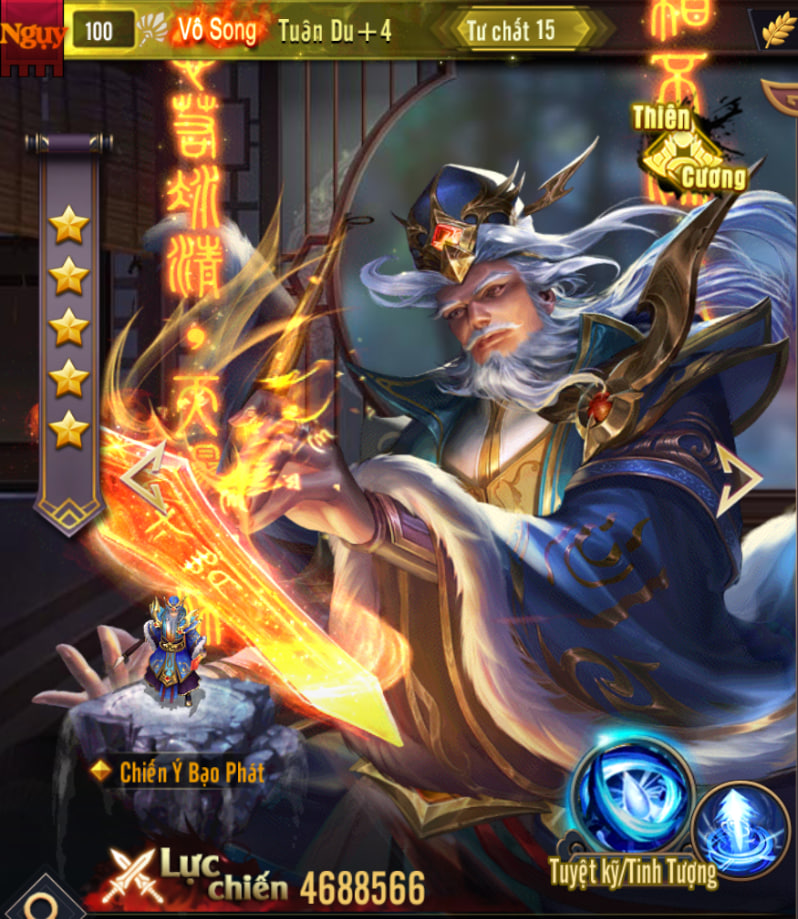Tap the Tư chất 15 badge
Screen dimensions: 798x919
pos(523,29)
